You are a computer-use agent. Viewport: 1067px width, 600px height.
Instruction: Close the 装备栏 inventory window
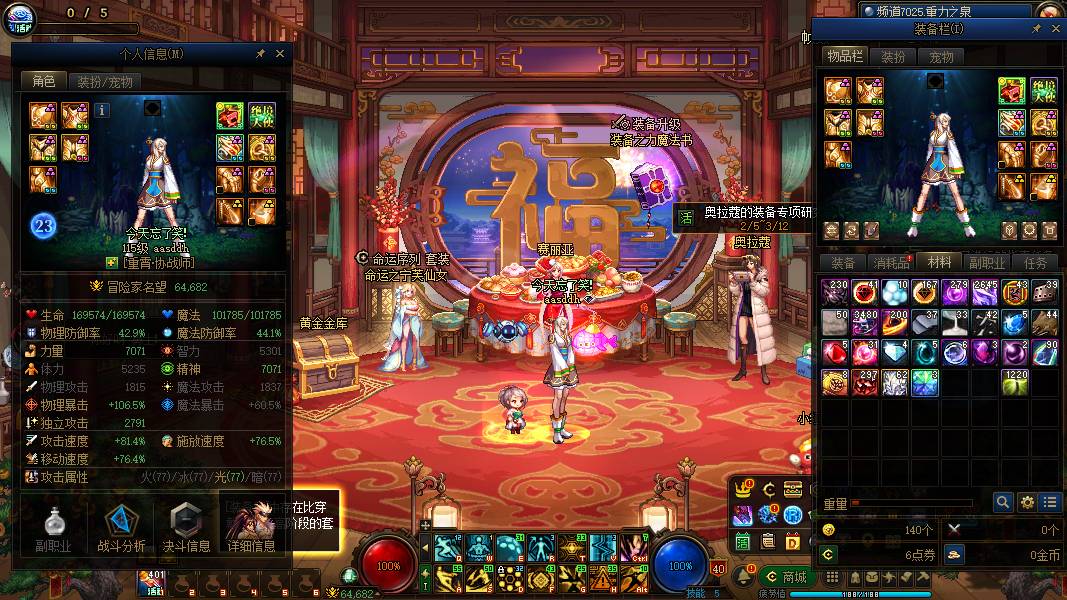pyautogui.click(x=1055, y=30)
